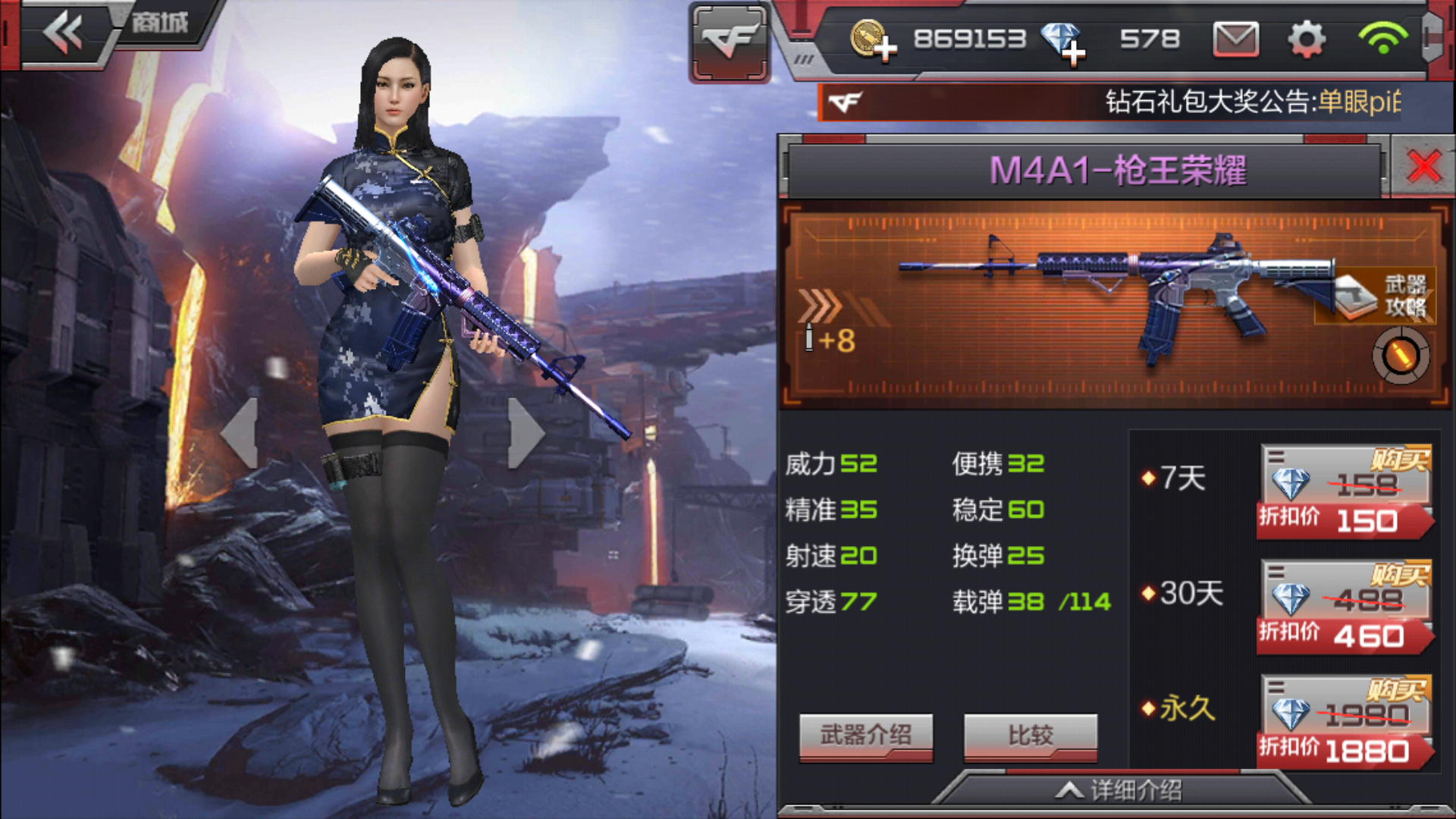Show next character with right arrow
Screen dimensions: 1456x819
525,432
